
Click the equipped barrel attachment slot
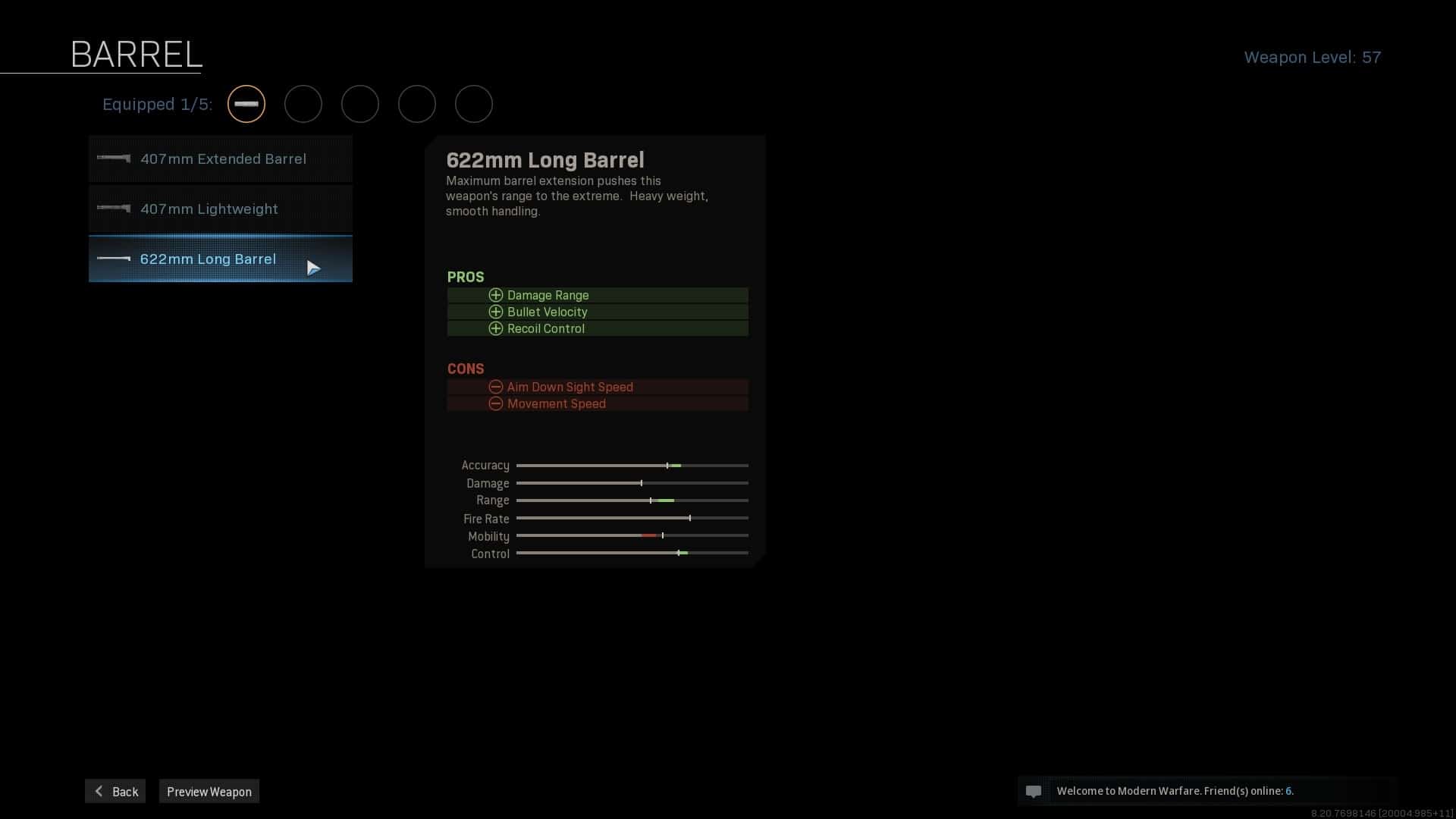click(246, 104)
